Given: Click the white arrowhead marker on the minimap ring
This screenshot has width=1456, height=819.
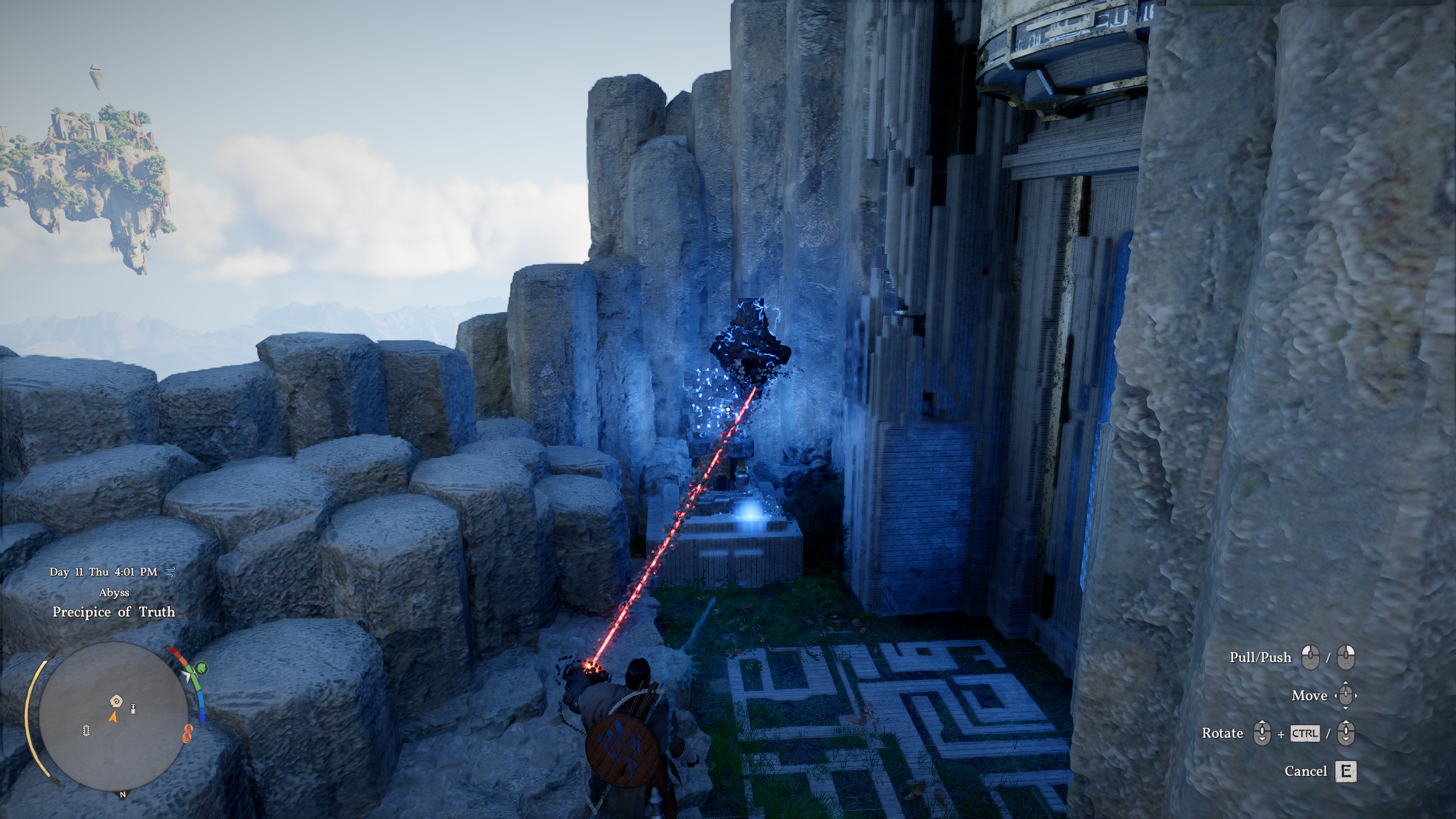Looking at the screenshot, I should pos(187,674).
